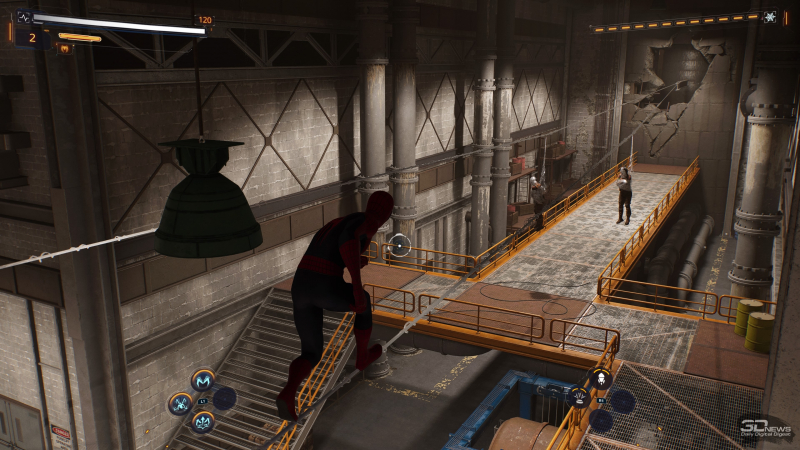Click the heartbeat icon beside the health bar
Screen dimensions: 800x450
24,17
